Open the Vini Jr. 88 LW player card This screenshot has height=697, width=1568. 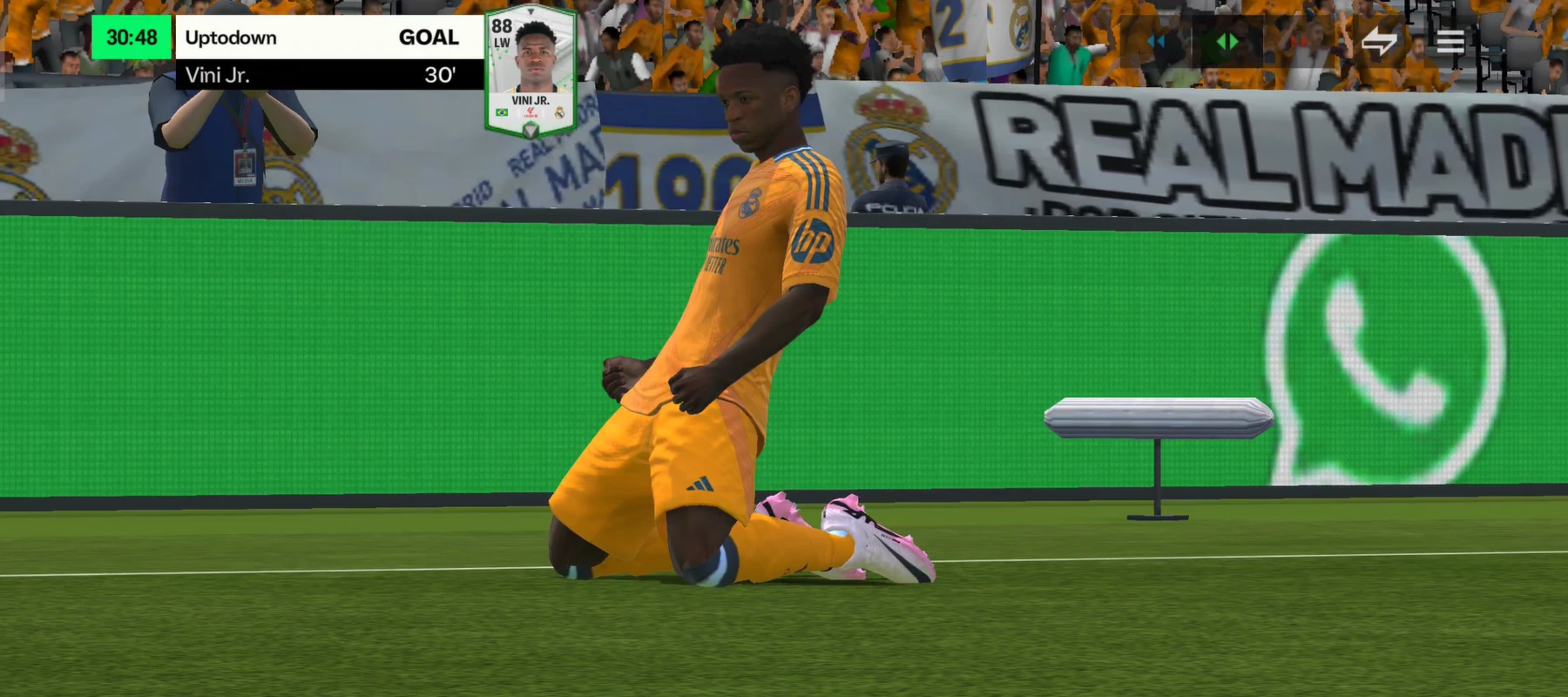531,71
